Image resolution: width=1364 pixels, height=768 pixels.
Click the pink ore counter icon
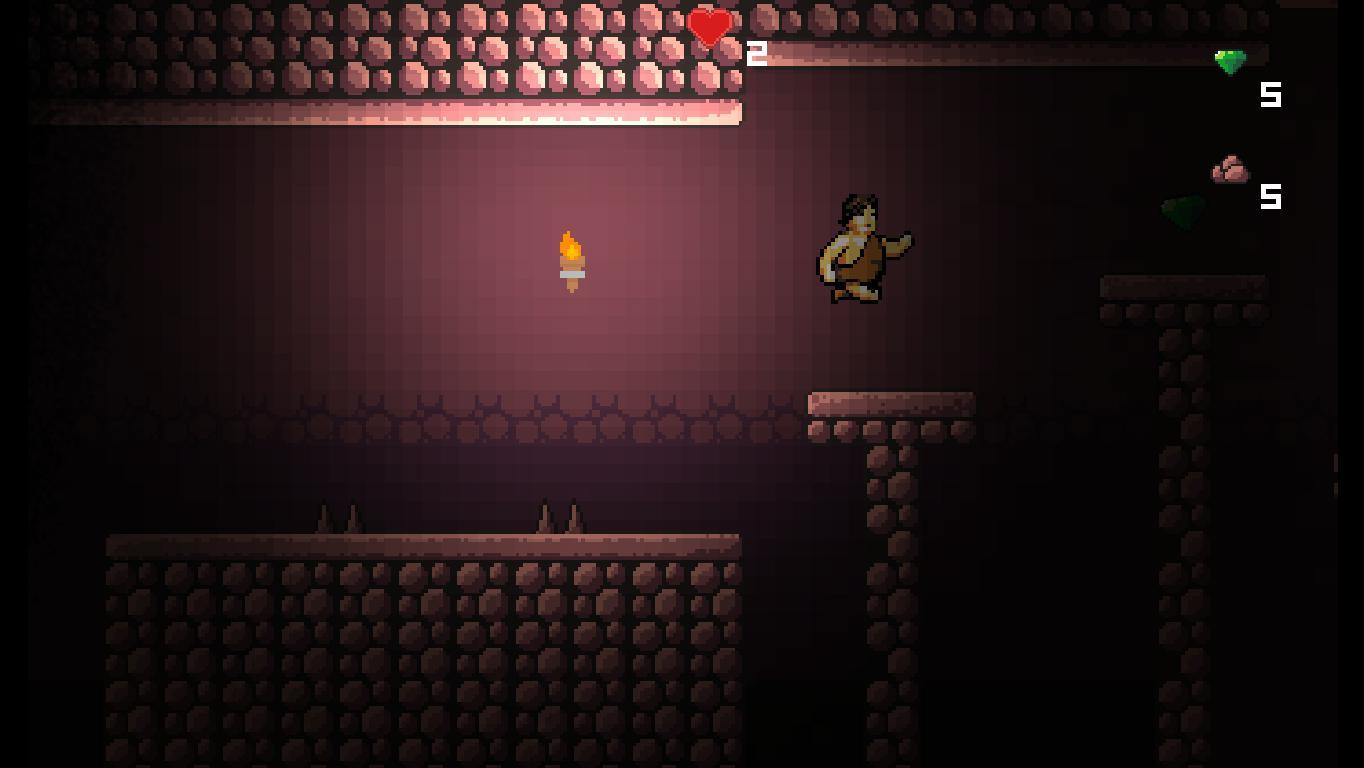pyautogui.click(x=1228, y=168)
